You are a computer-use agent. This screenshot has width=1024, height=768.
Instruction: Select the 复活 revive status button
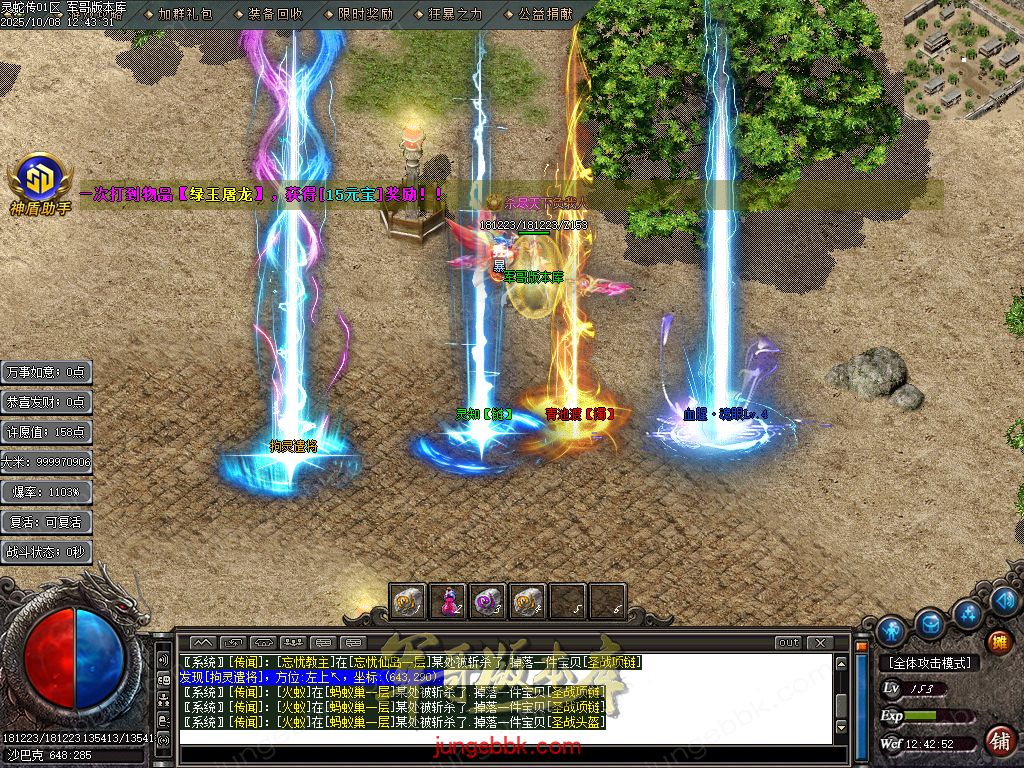click(47, 522)
